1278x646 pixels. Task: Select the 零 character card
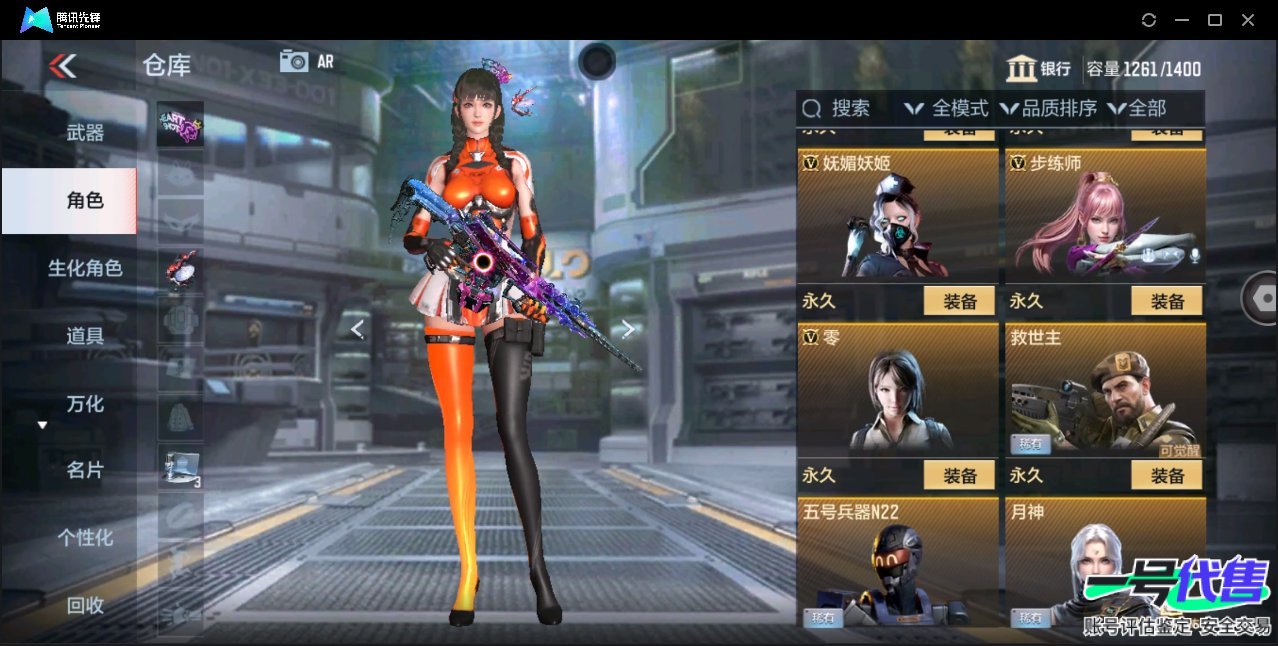pyautogui.click(x=898, y=390)
